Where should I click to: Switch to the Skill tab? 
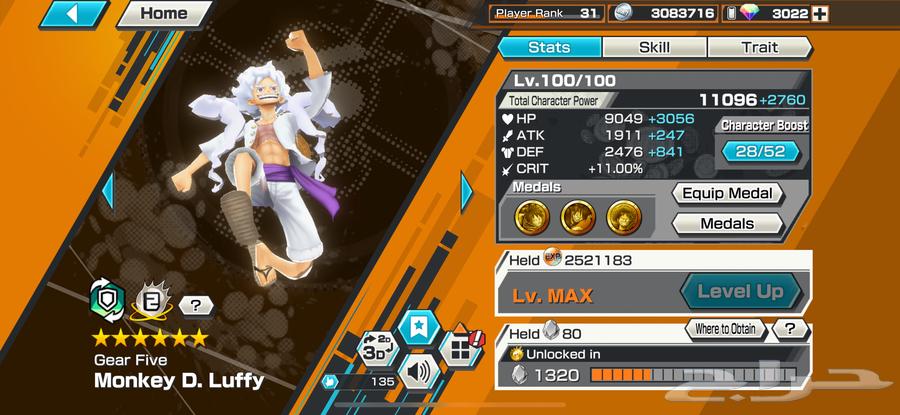pyautogui.click(x=654, y=47)
